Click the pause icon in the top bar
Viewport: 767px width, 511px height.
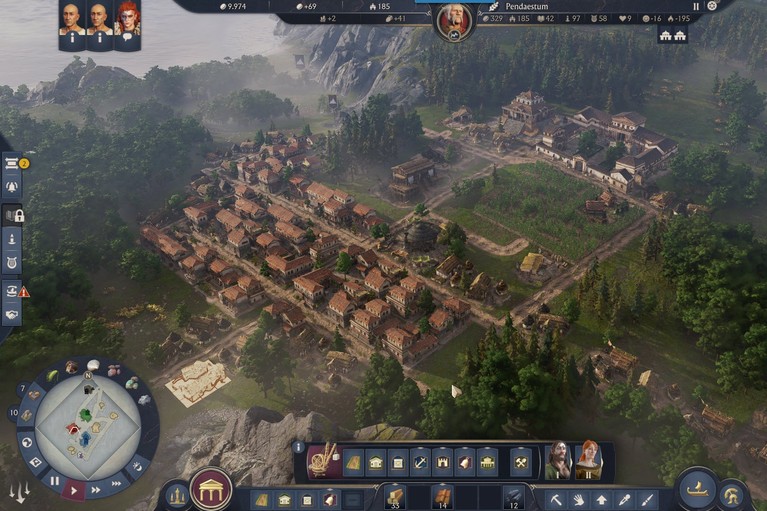pyautogui.click(x=696, y=6)
